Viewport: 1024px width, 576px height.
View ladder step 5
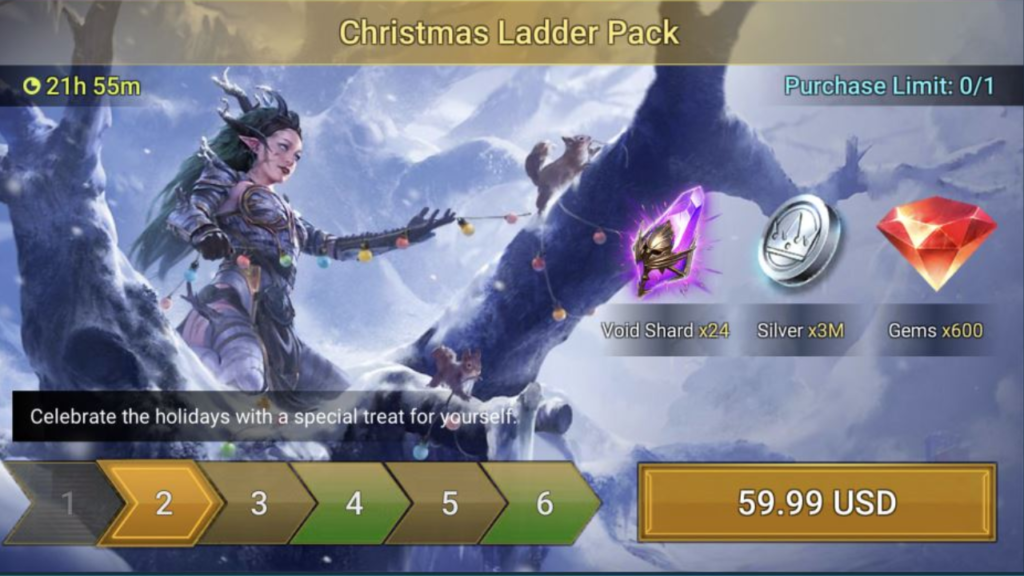tap(449, 502)
